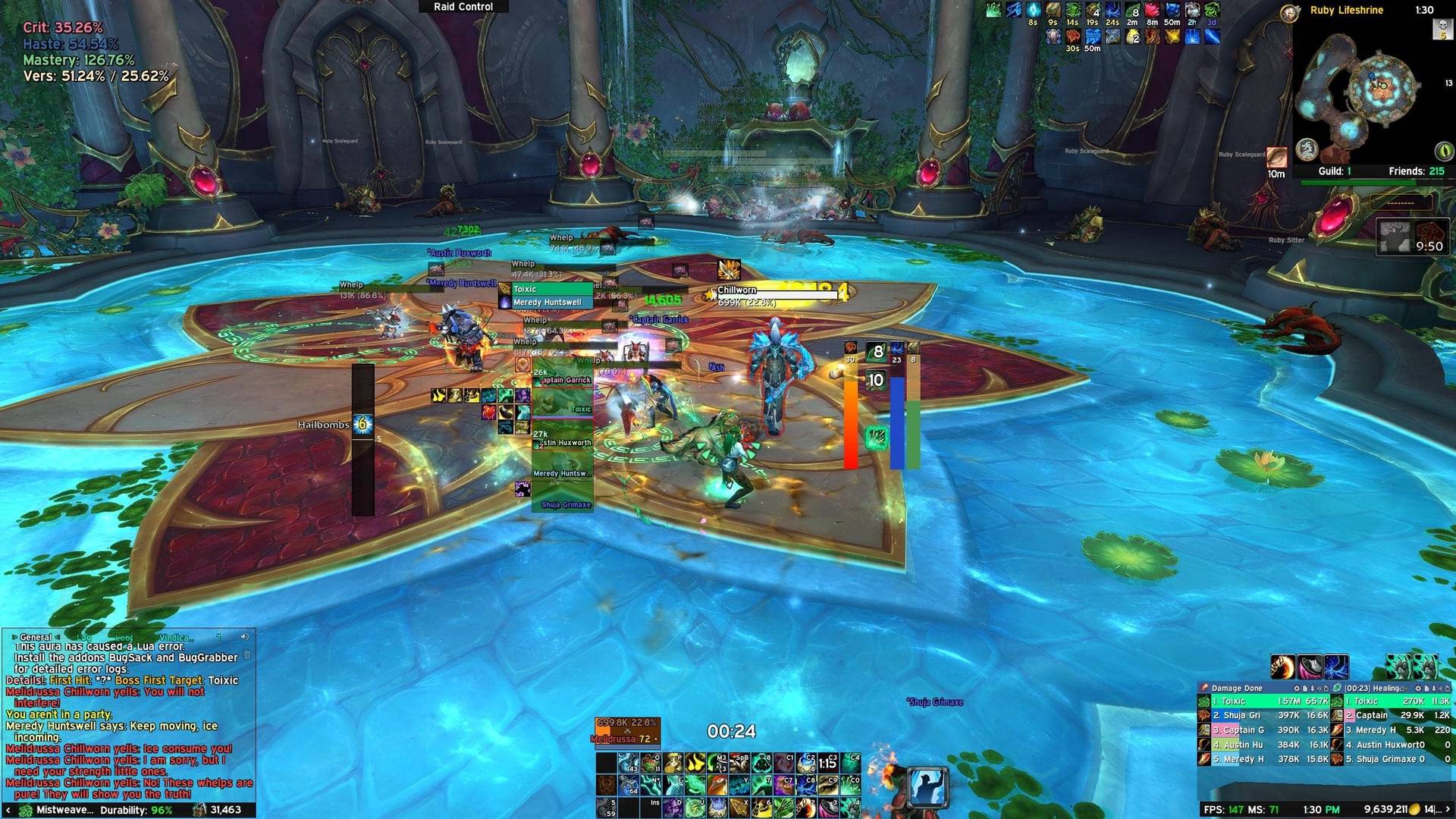Show the Friends list from the info bar
Viewport: 1456px width, 819px height.
click(1416, 171)
